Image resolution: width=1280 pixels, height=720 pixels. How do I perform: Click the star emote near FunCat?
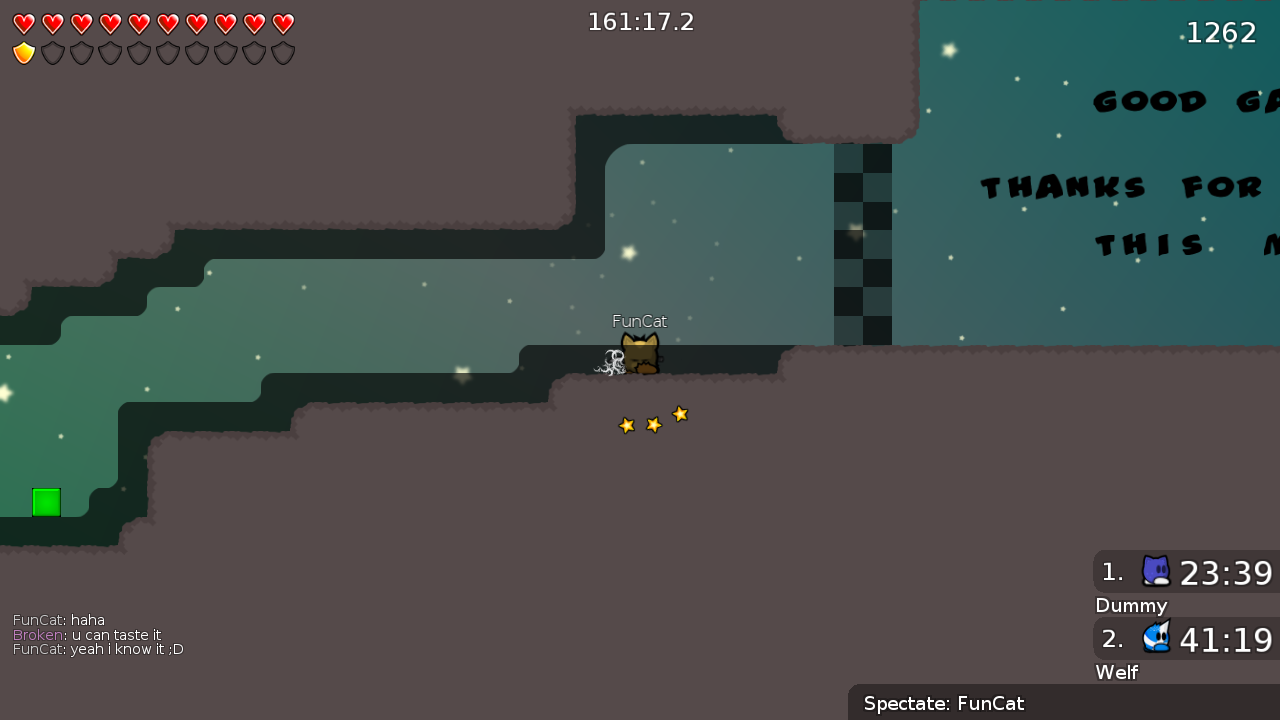[x=654, y=420]
